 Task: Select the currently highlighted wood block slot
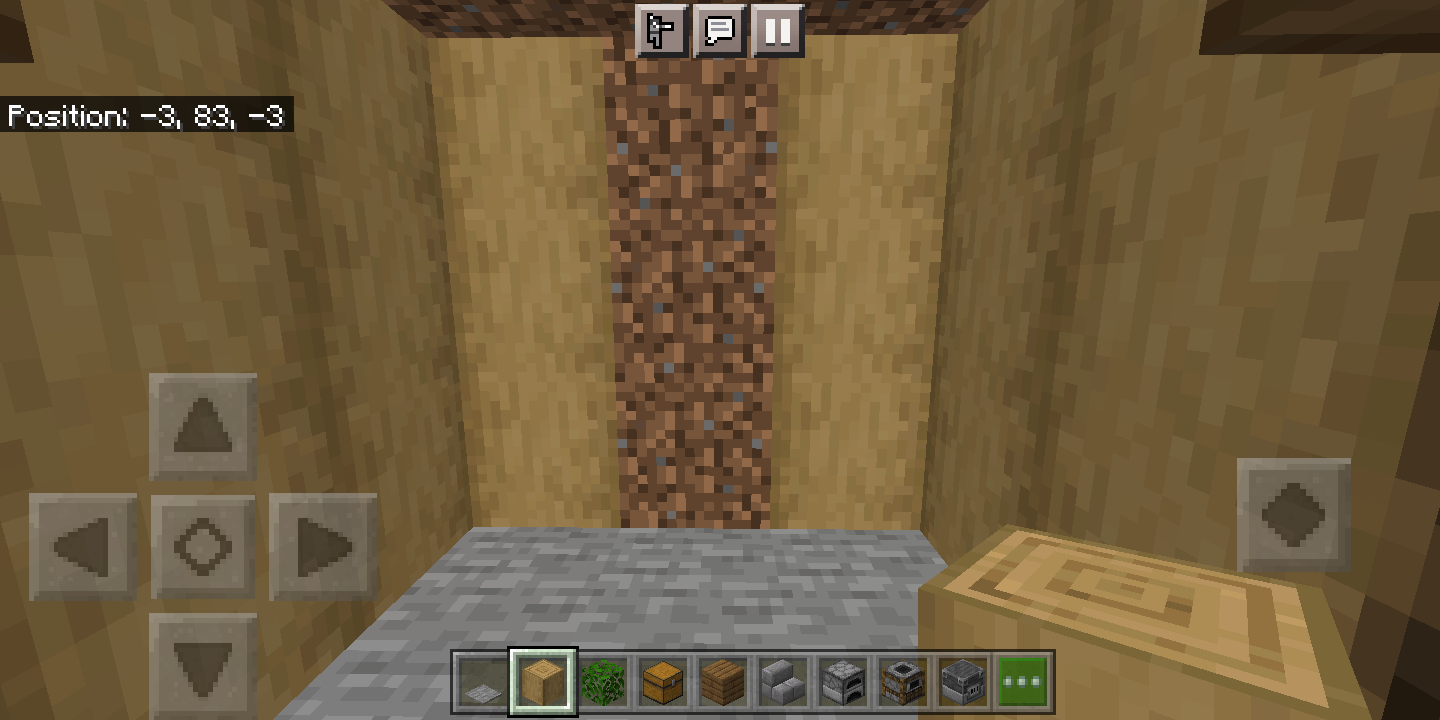pyautogui.click(x=544, y=681)
